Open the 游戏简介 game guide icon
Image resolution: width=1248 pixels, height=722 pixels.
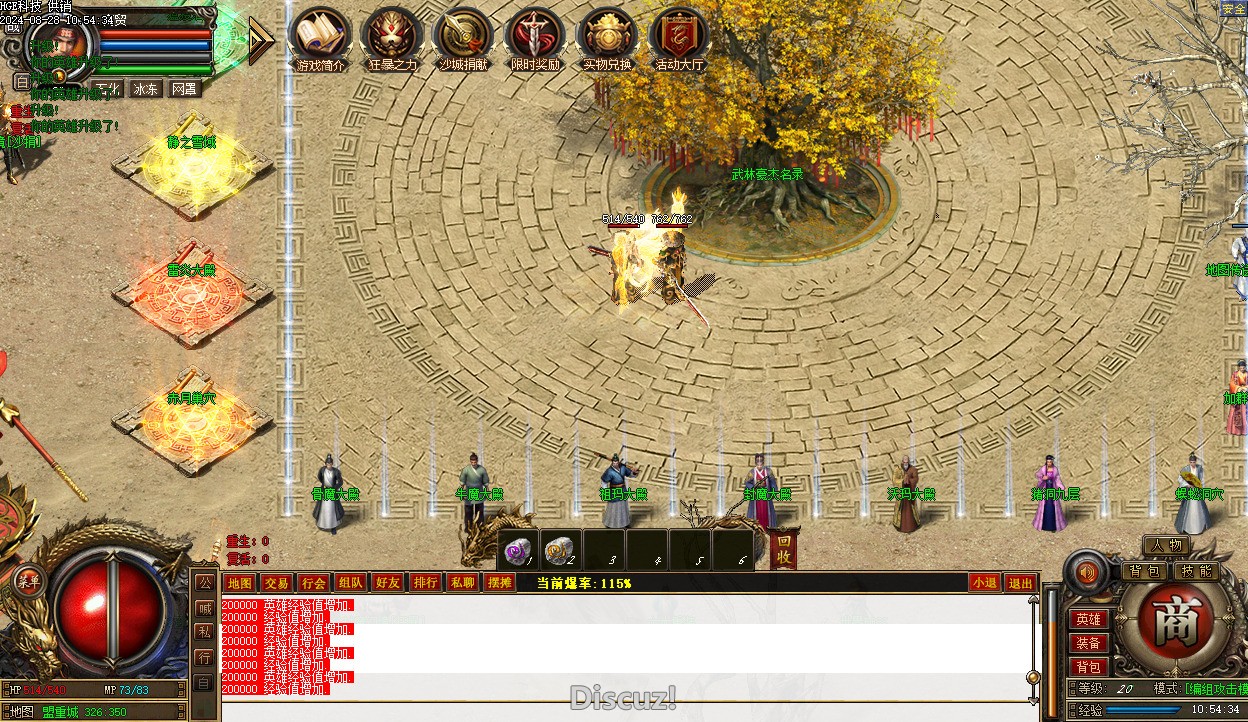(x=320, y=37)
